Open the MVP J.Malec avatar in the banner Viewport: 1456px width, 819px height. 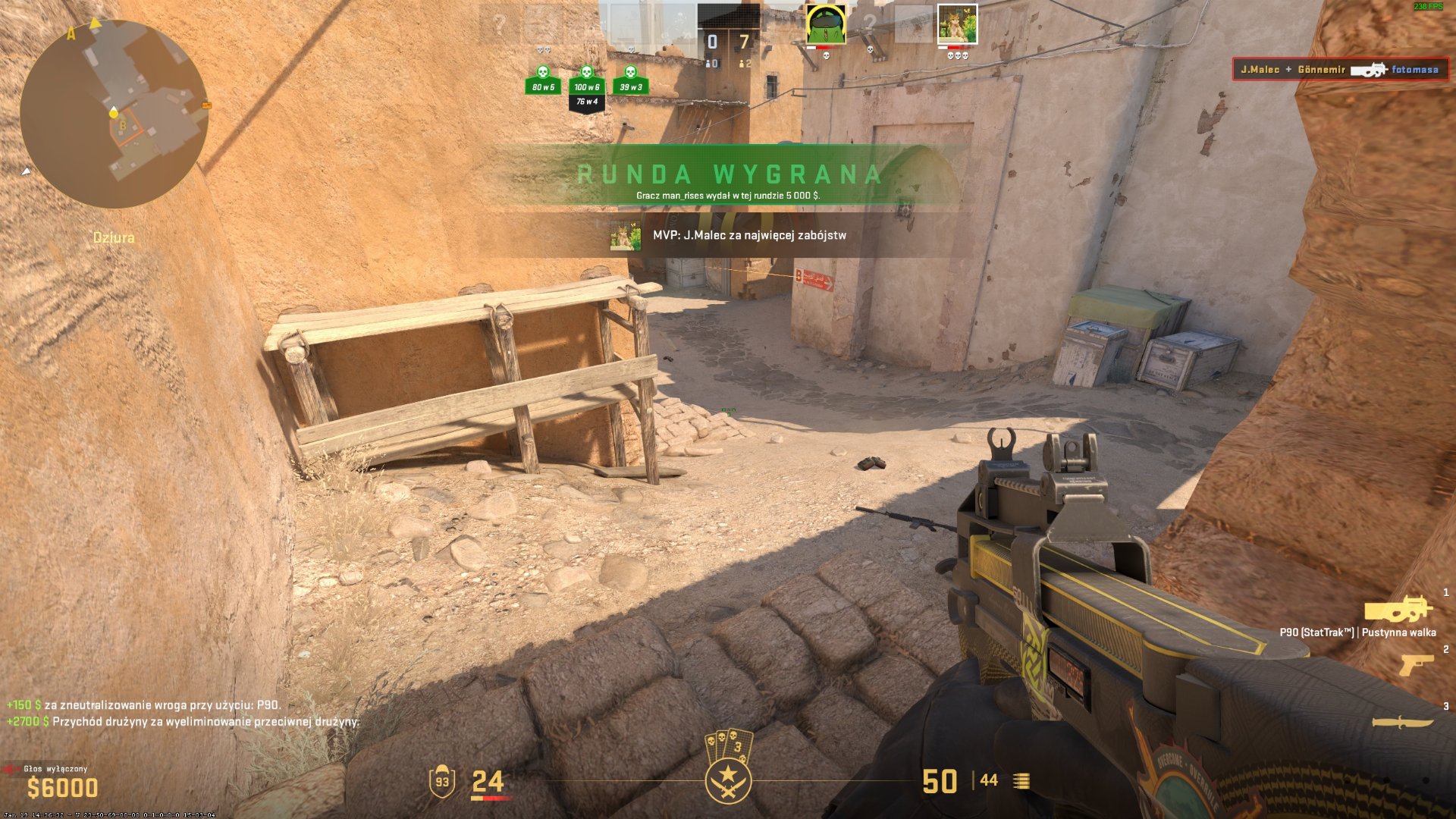[x=626, y=236]
